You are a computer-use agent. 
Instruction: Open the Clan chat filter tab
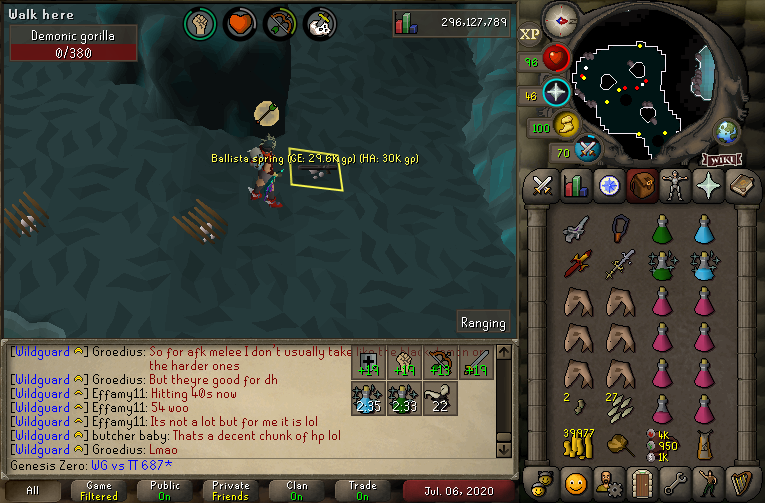point(297,491)
